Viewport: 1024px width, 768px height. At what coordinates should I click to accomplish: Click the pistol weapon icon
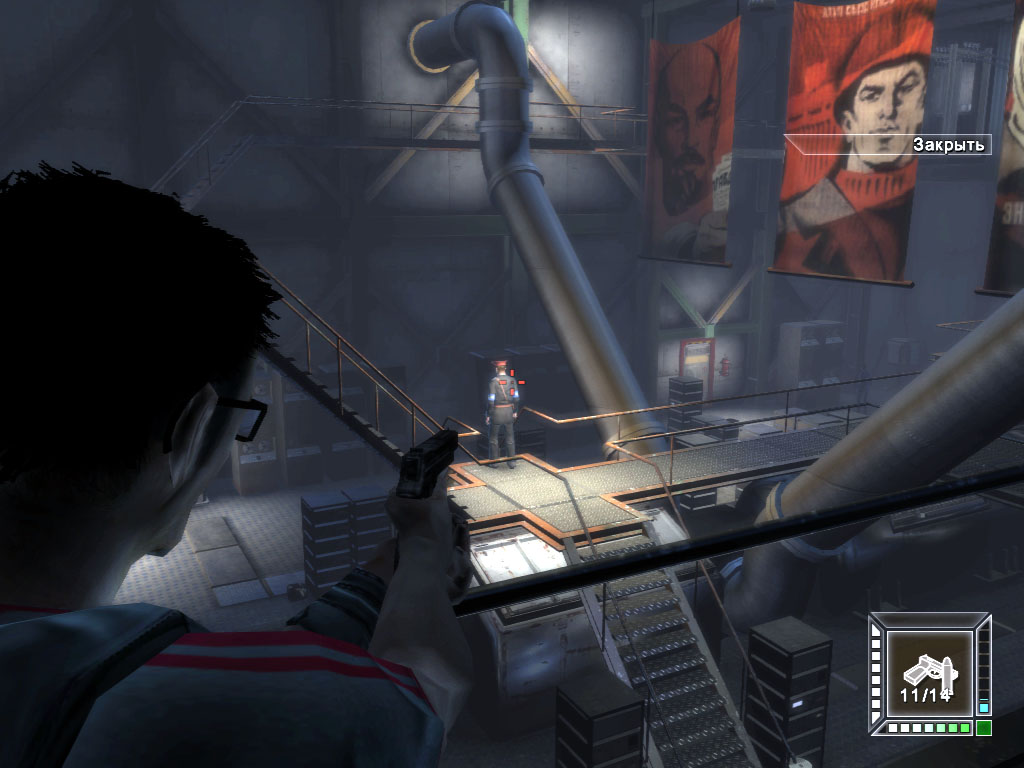coord(927,671)
